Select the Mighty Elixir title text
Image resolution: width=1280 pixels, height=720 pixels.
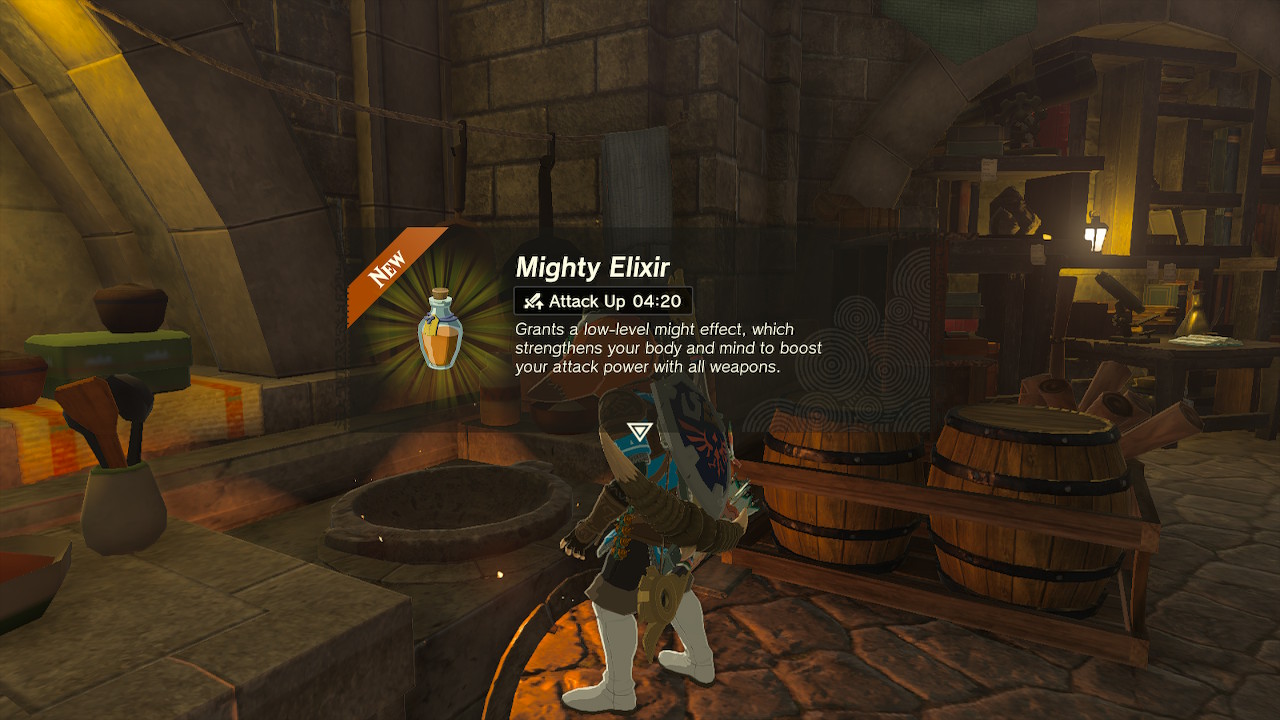tap(592, 267)
